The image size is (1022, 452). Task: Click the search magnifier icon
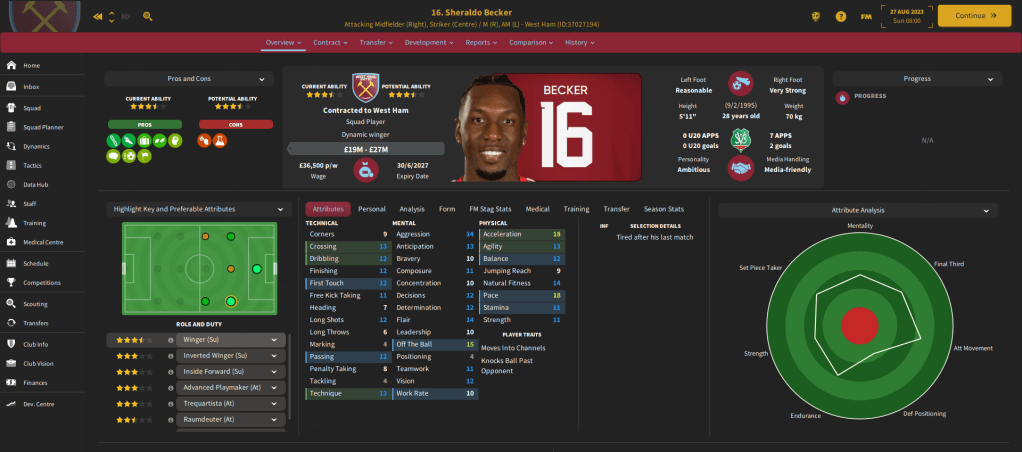[x=148, y=17]
